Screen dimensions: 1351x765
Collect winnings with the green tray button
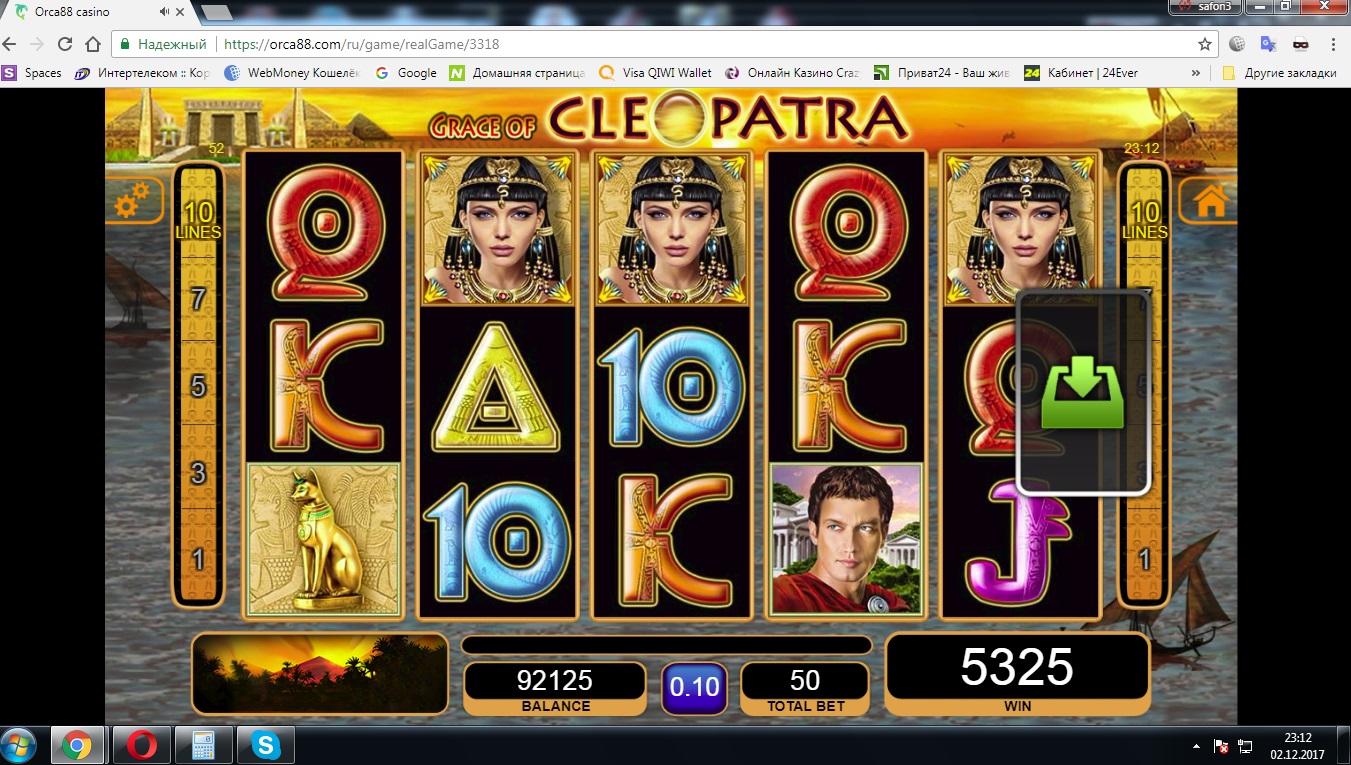pos(1083,393)
